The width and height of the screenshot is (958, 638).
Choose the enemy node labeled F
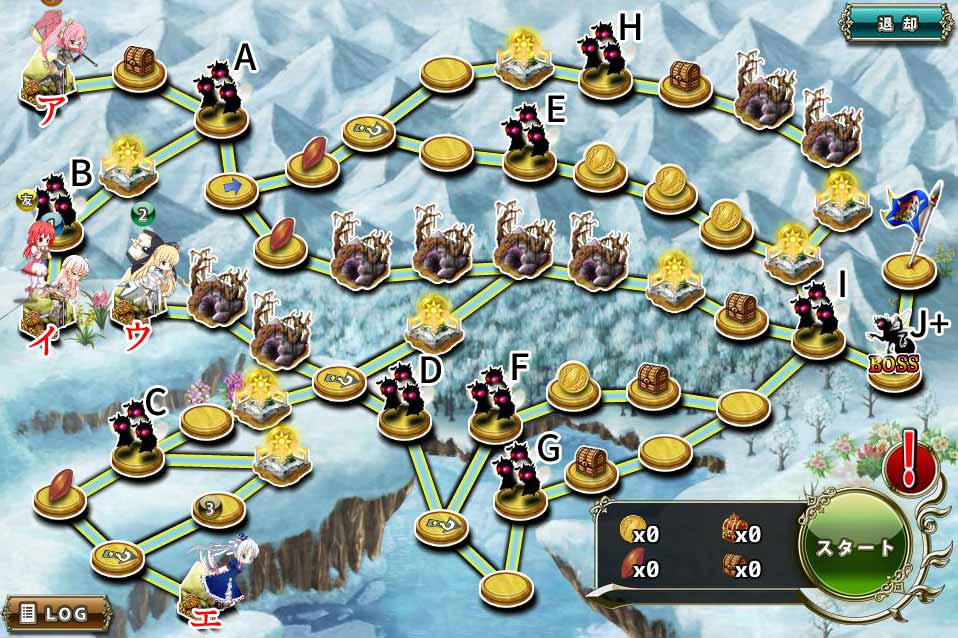pos(495,406)
